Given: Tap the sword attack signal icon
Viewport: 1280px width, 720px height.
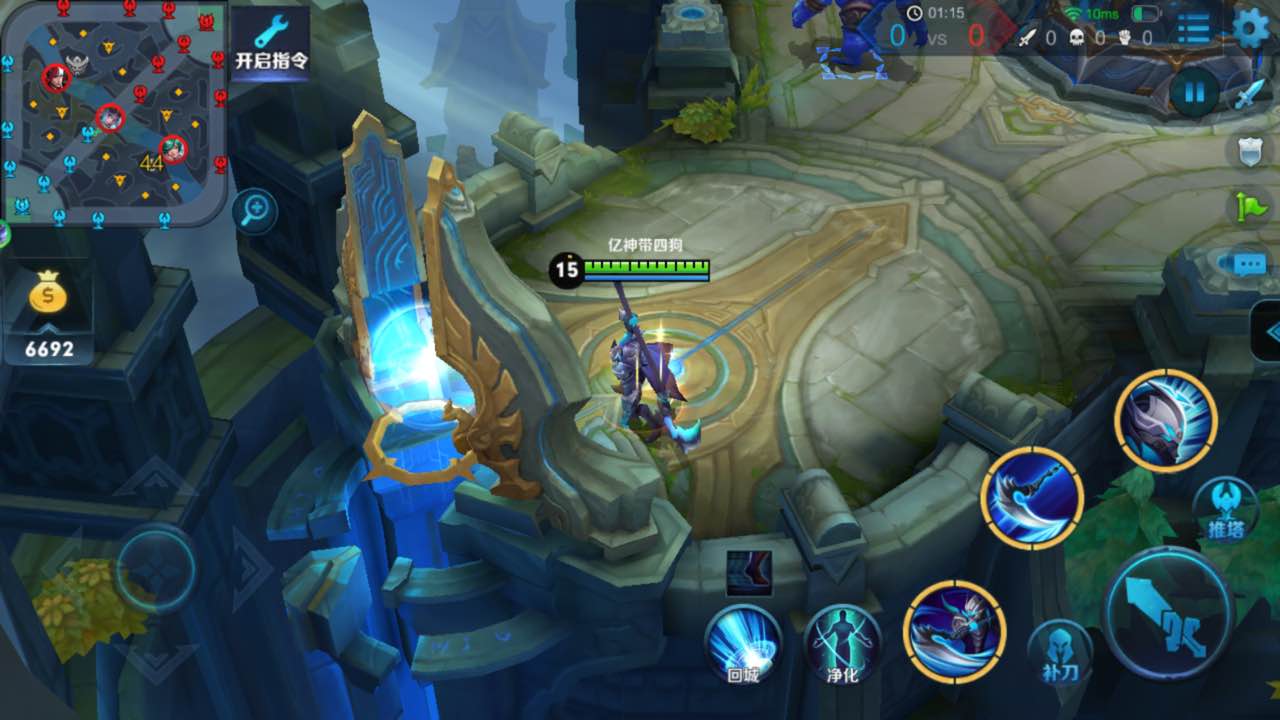Looking at the screenshot, I should [1250, 94].
